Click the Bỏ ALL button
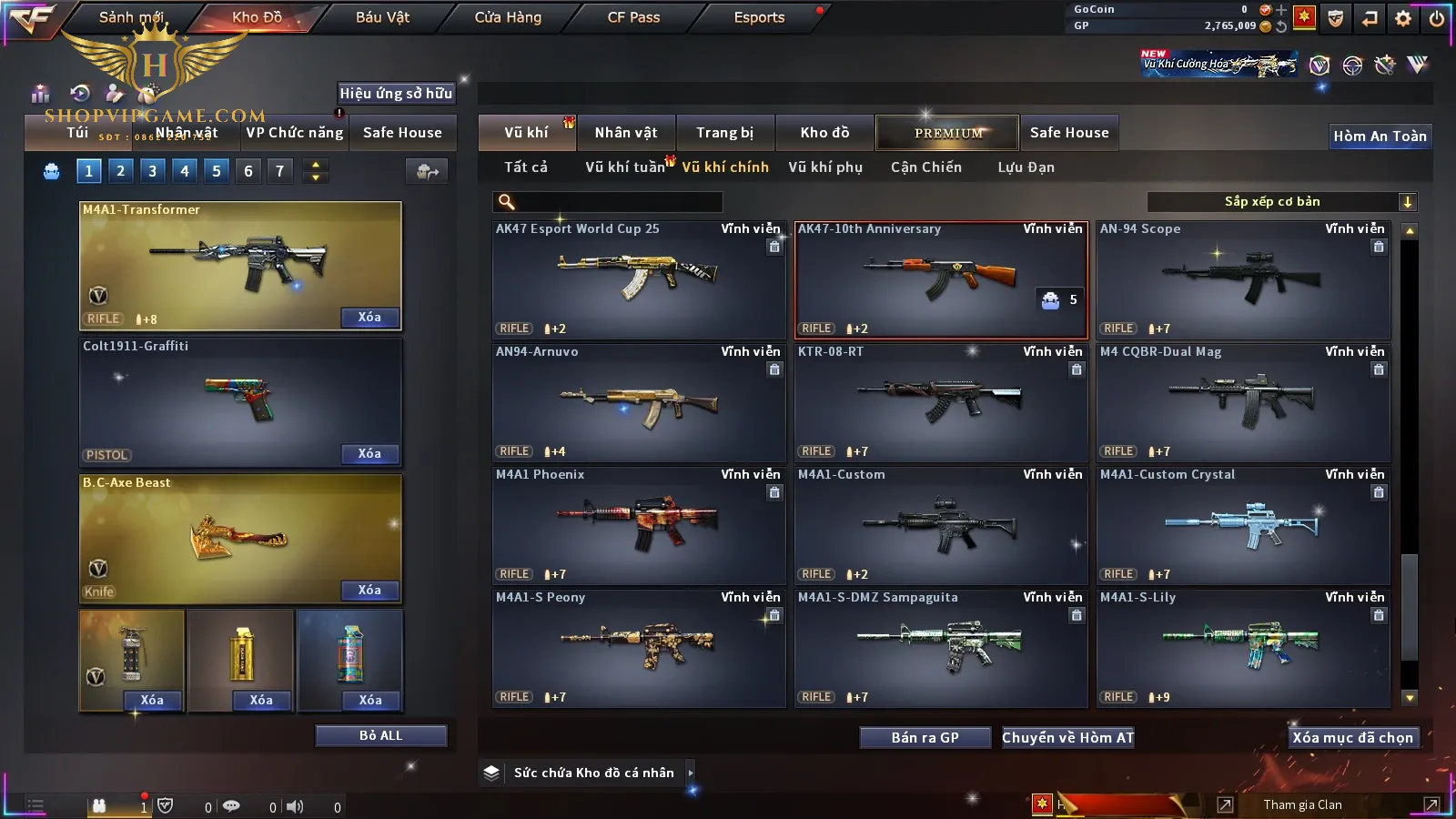 pos(380,736)
